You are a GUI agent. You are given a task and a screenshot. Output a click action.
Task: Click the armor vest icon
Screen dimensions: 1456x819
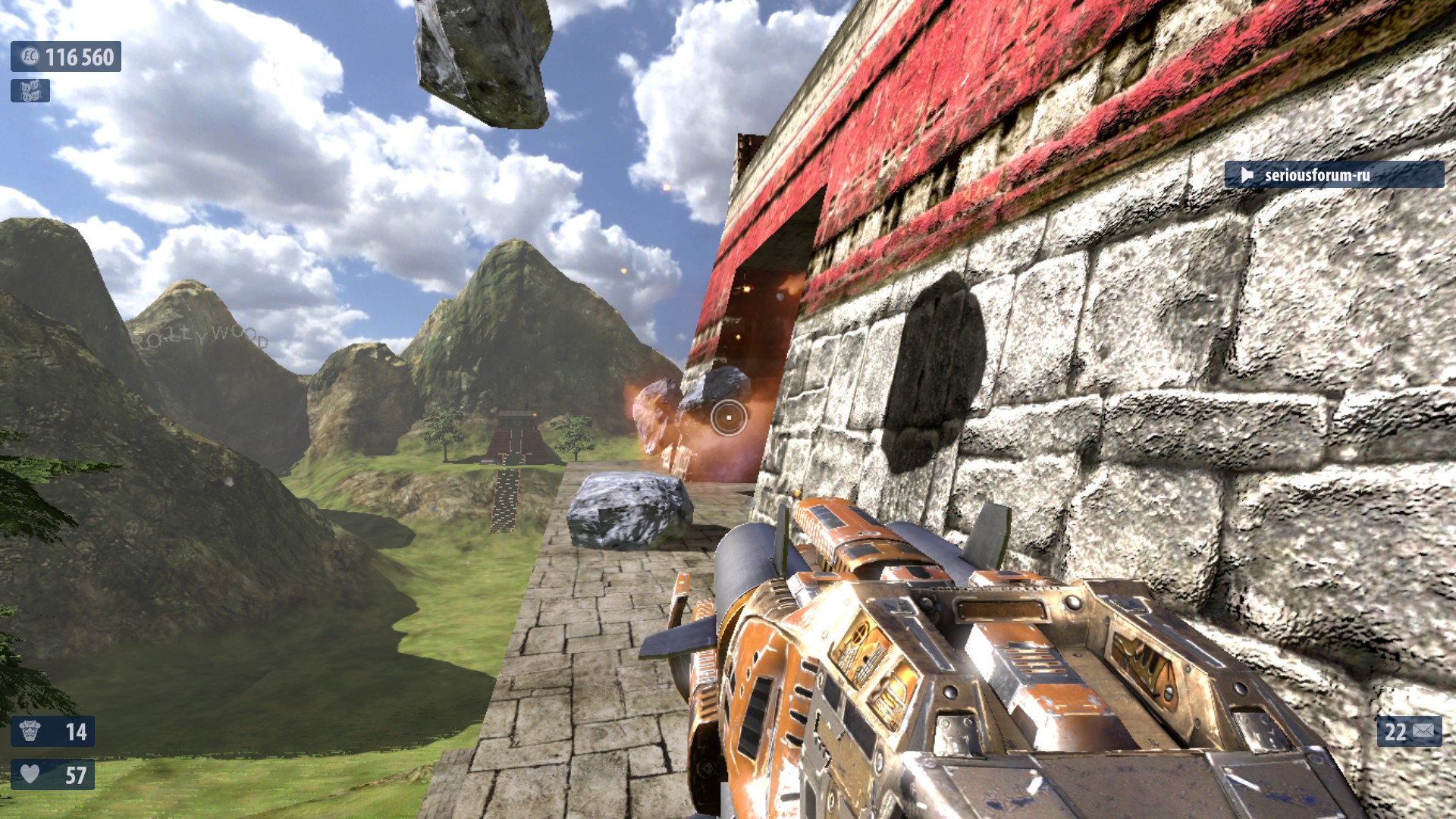click(30, 732)
